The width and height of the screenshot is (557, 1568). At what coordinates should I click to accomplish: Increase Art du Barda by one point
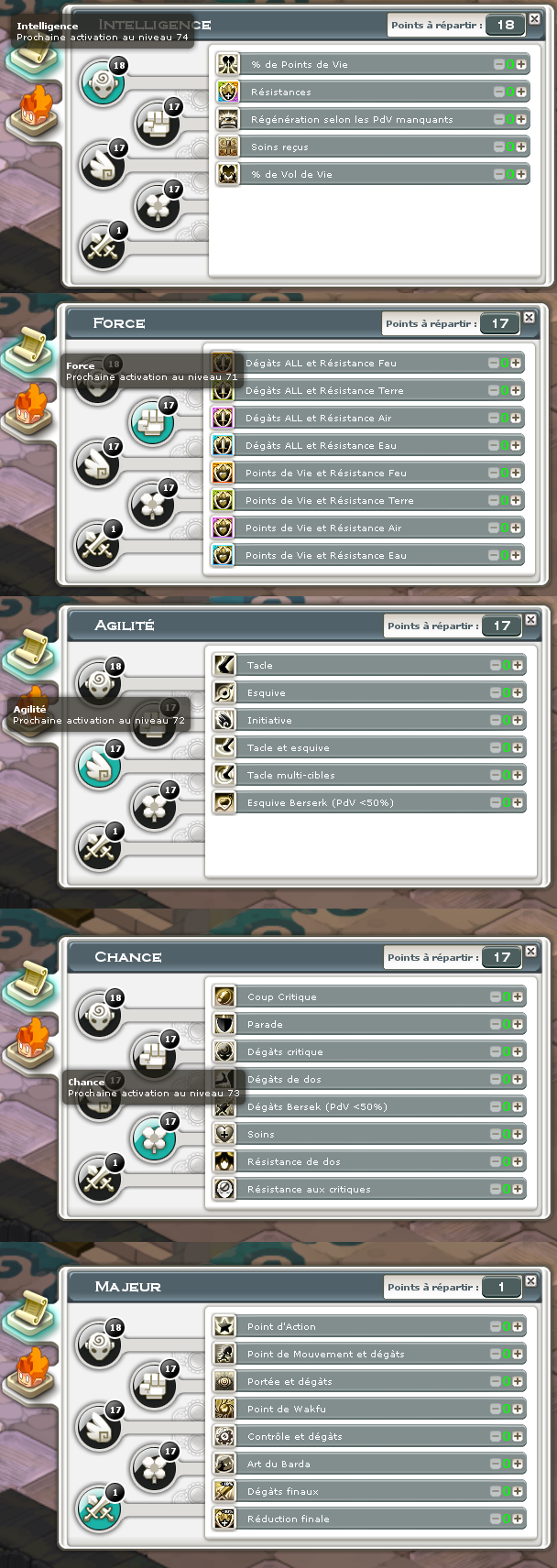tap(518, 1465)
